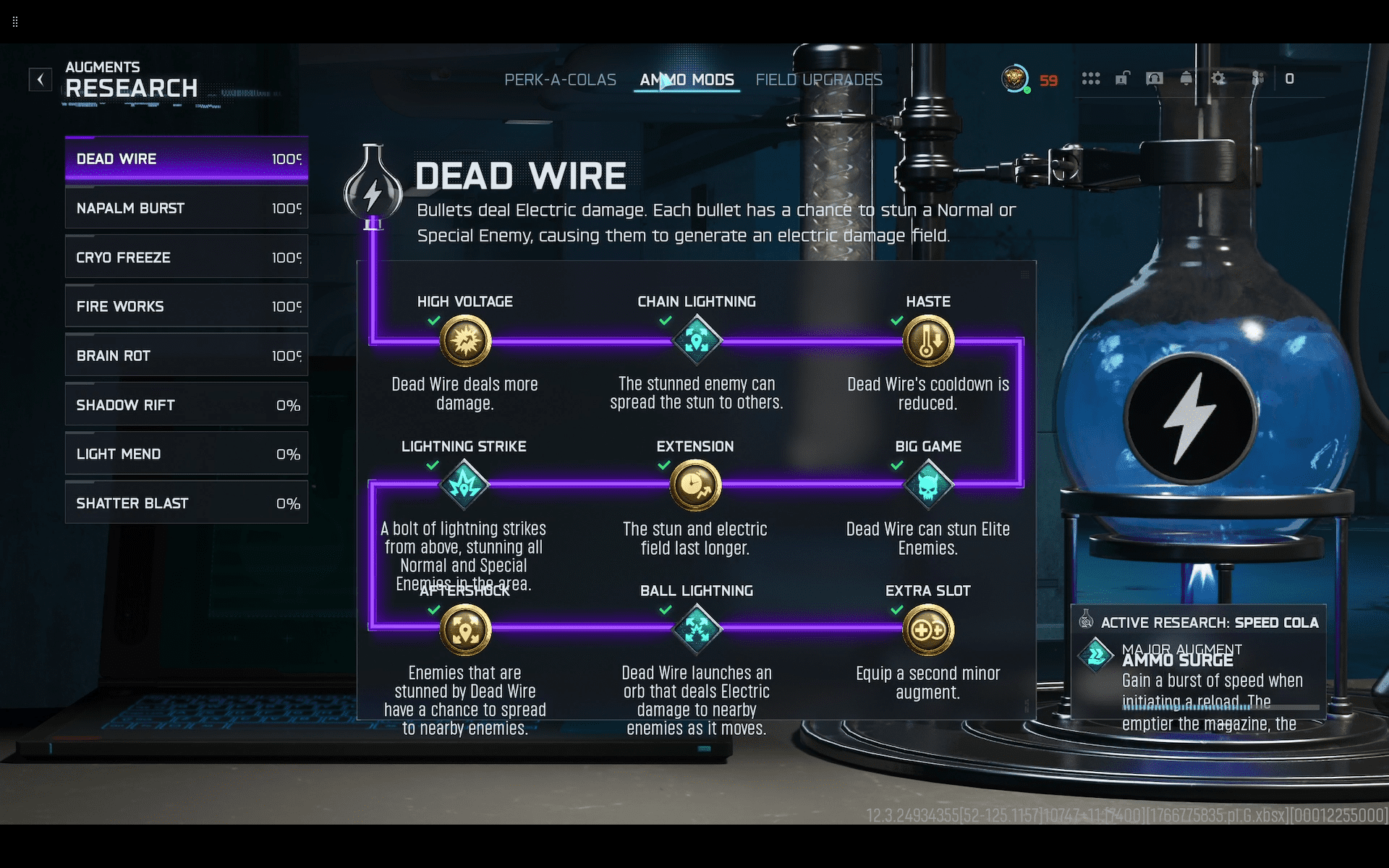Open the notifications bell

1186,79
